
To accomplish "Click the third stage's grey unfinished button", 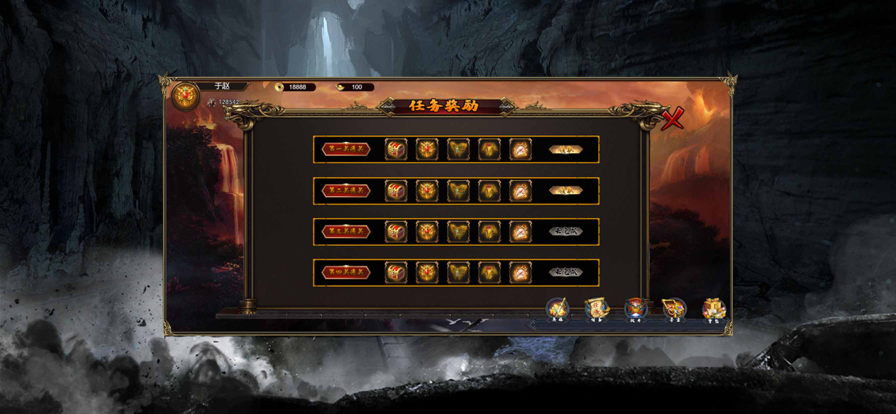I will coord(565,232).
